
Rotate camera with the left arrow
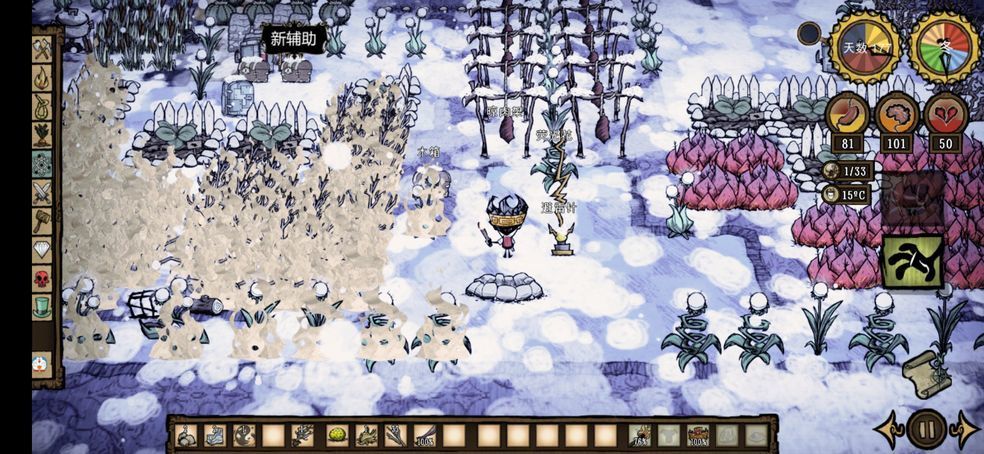(x=889, y=430)
